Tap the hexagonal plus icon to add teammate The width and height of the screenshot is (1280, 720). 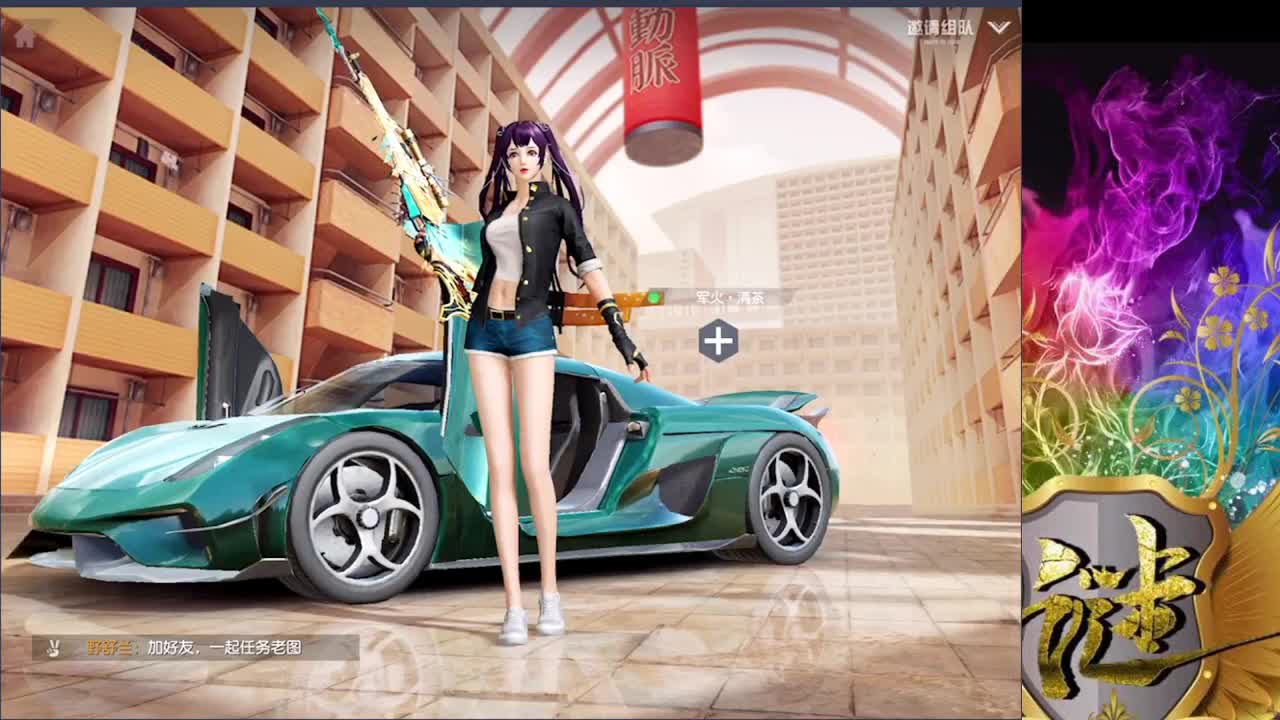[x=716, y=338]
